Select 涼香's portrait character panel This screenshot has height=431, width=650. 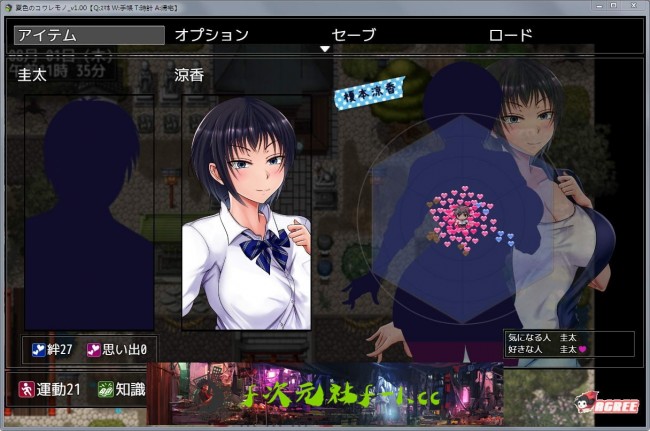246,212
